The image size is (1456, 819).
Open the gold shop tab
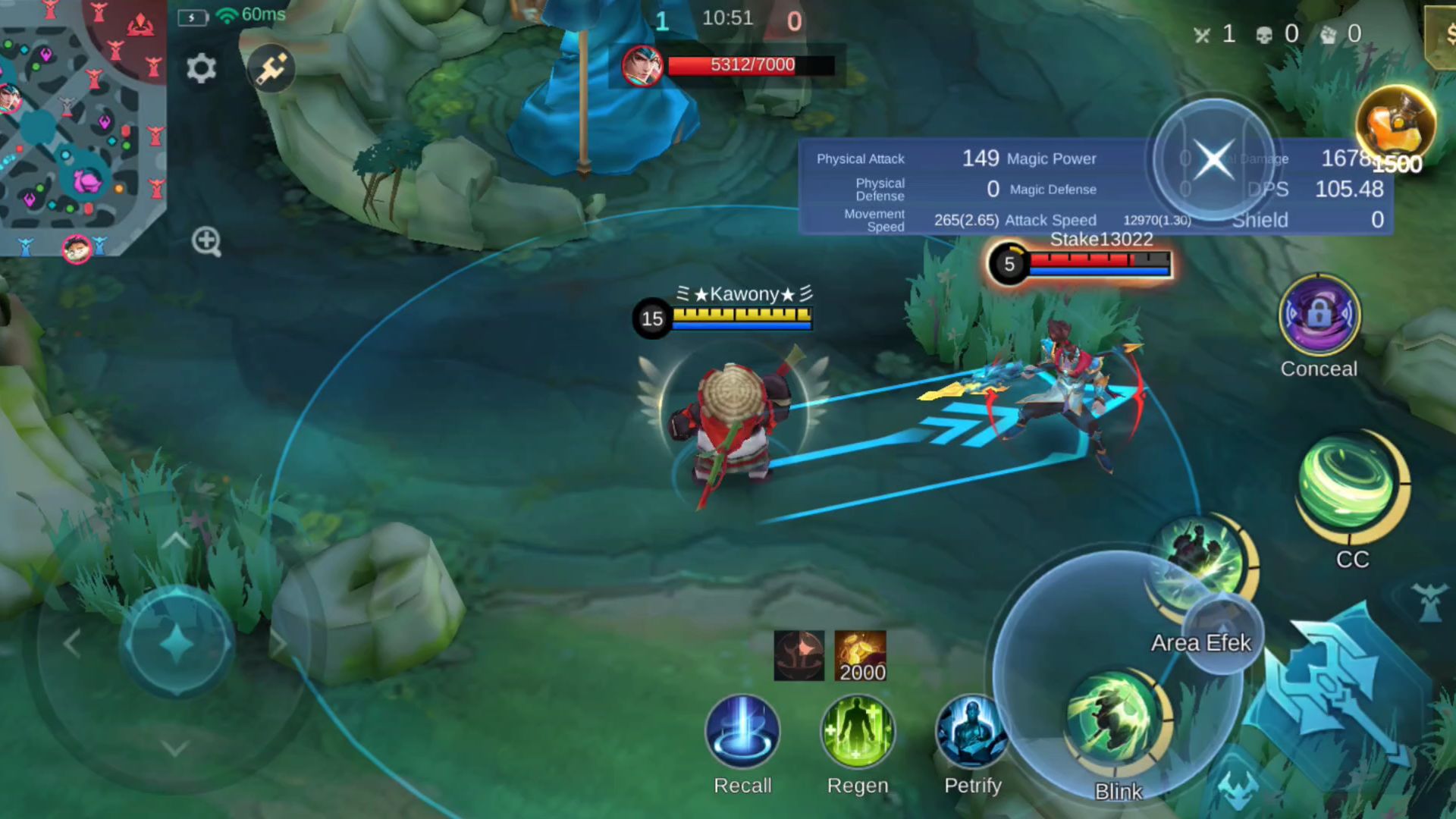click(x=1443, y=36)
